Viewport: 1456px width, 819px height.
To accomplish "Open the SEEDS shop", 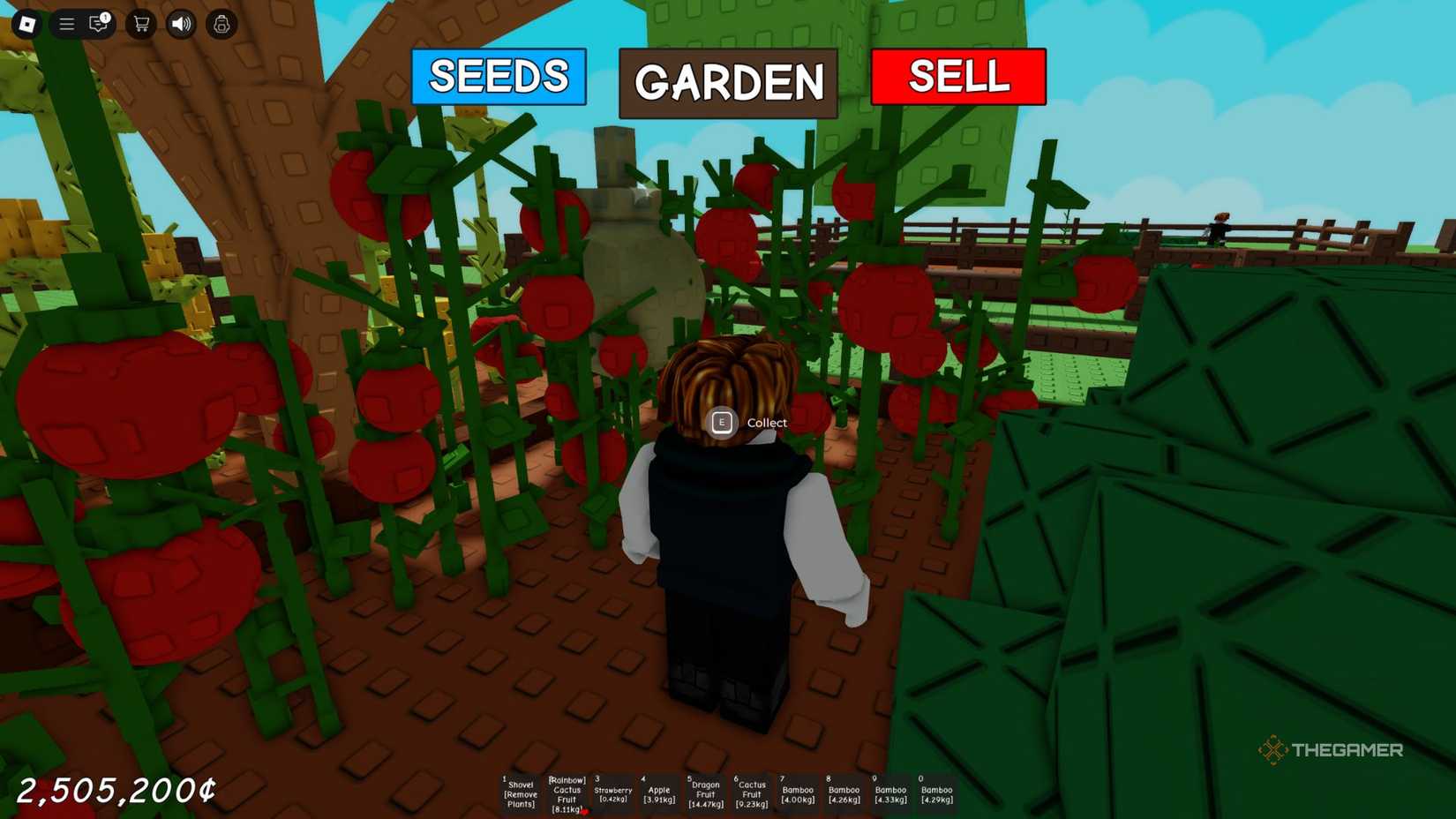I will [498, 78].
